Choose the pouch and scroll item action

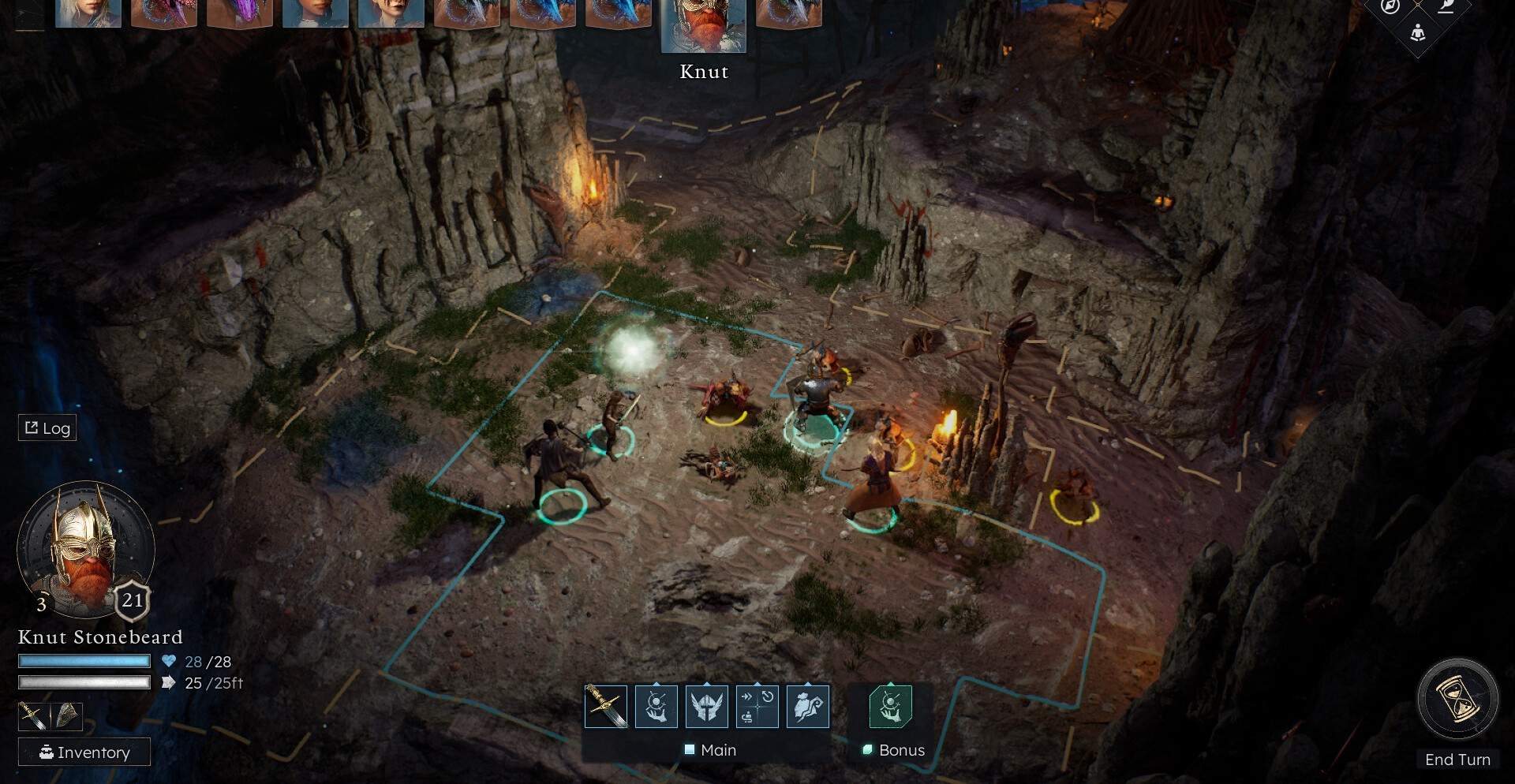(807, 706)
